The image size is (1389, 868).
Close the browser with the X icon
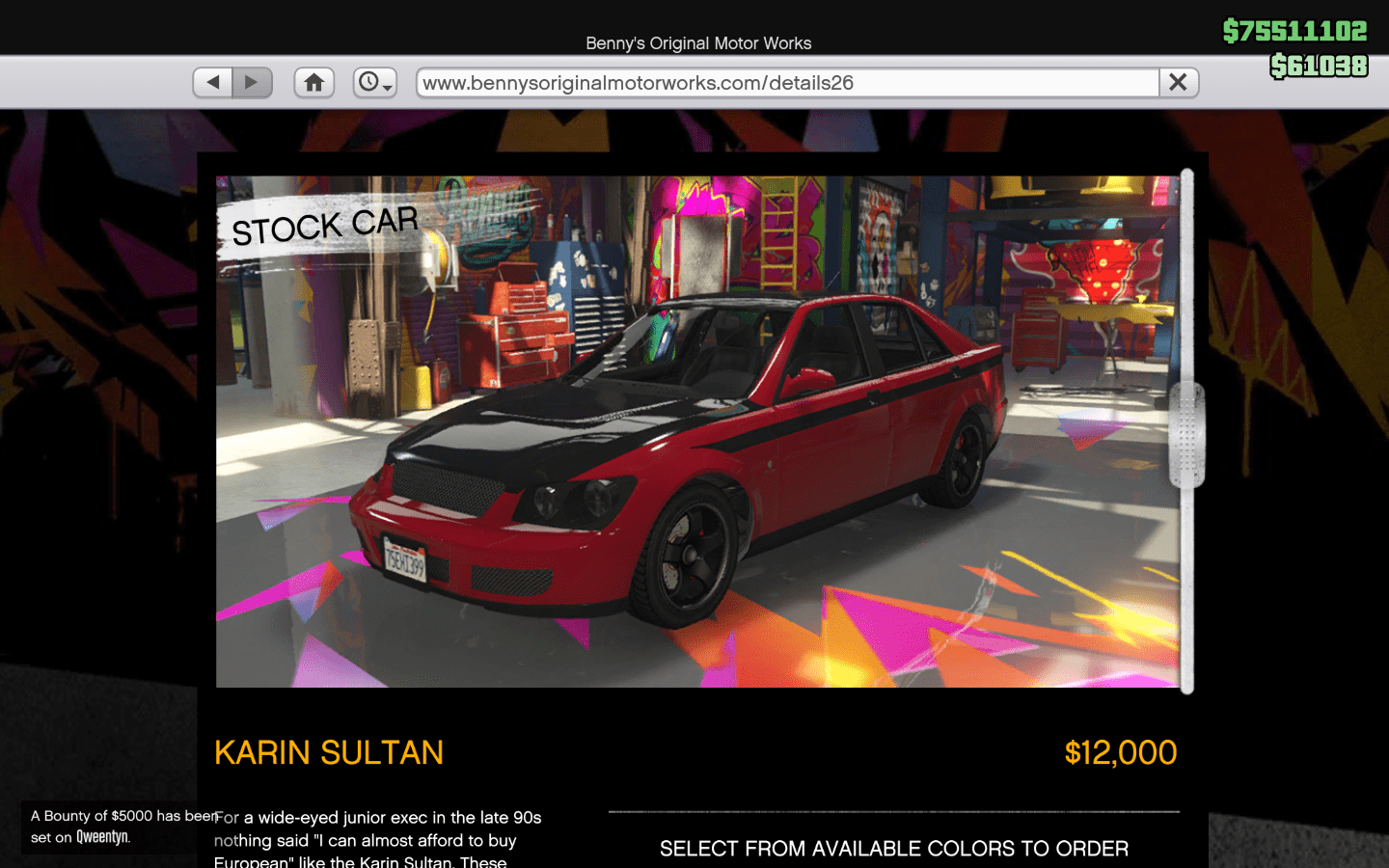click(x=1178, y=82)
